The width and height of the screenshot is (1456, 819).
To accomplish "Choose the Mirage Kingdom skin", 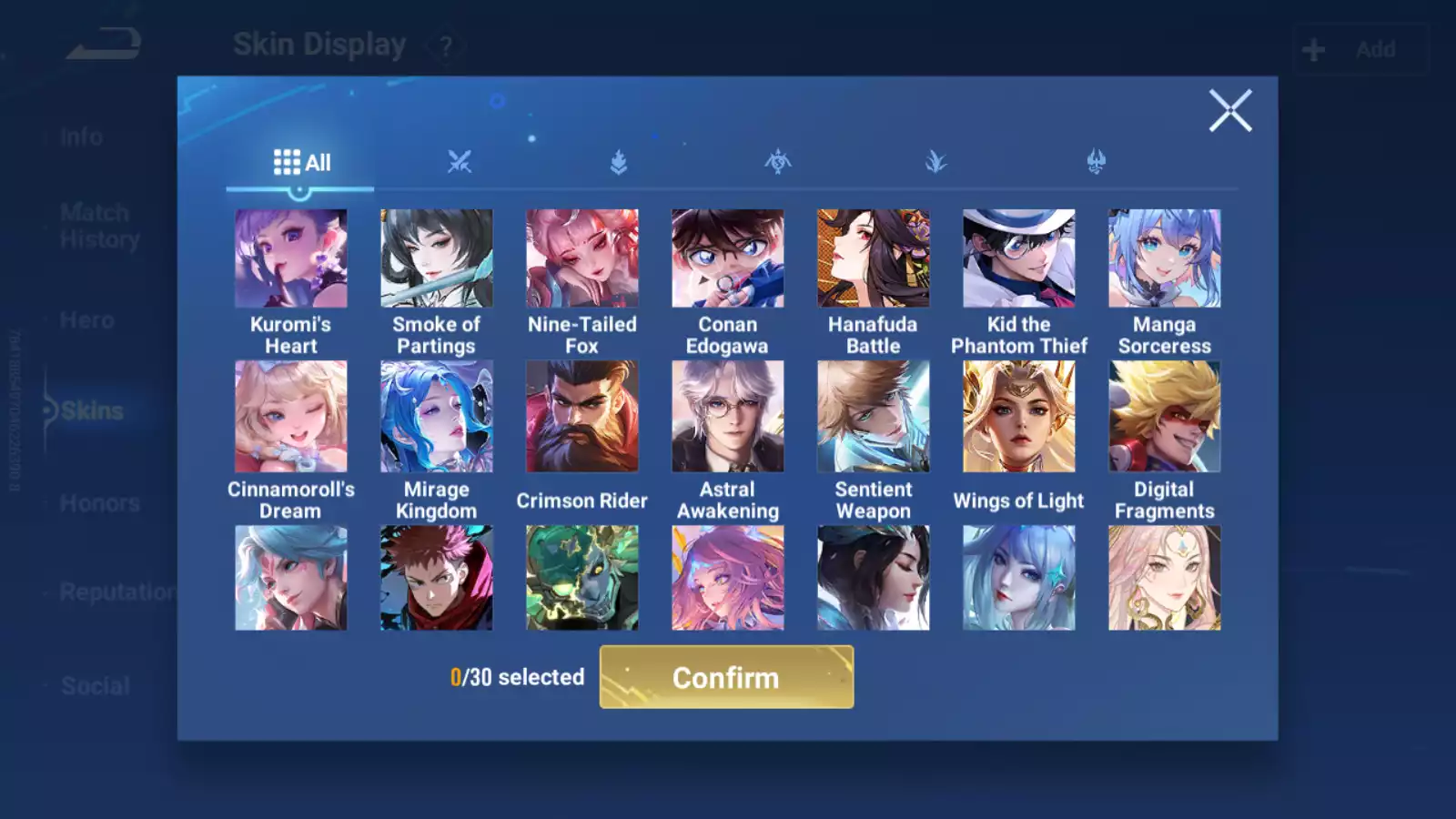I will (436, 417).
